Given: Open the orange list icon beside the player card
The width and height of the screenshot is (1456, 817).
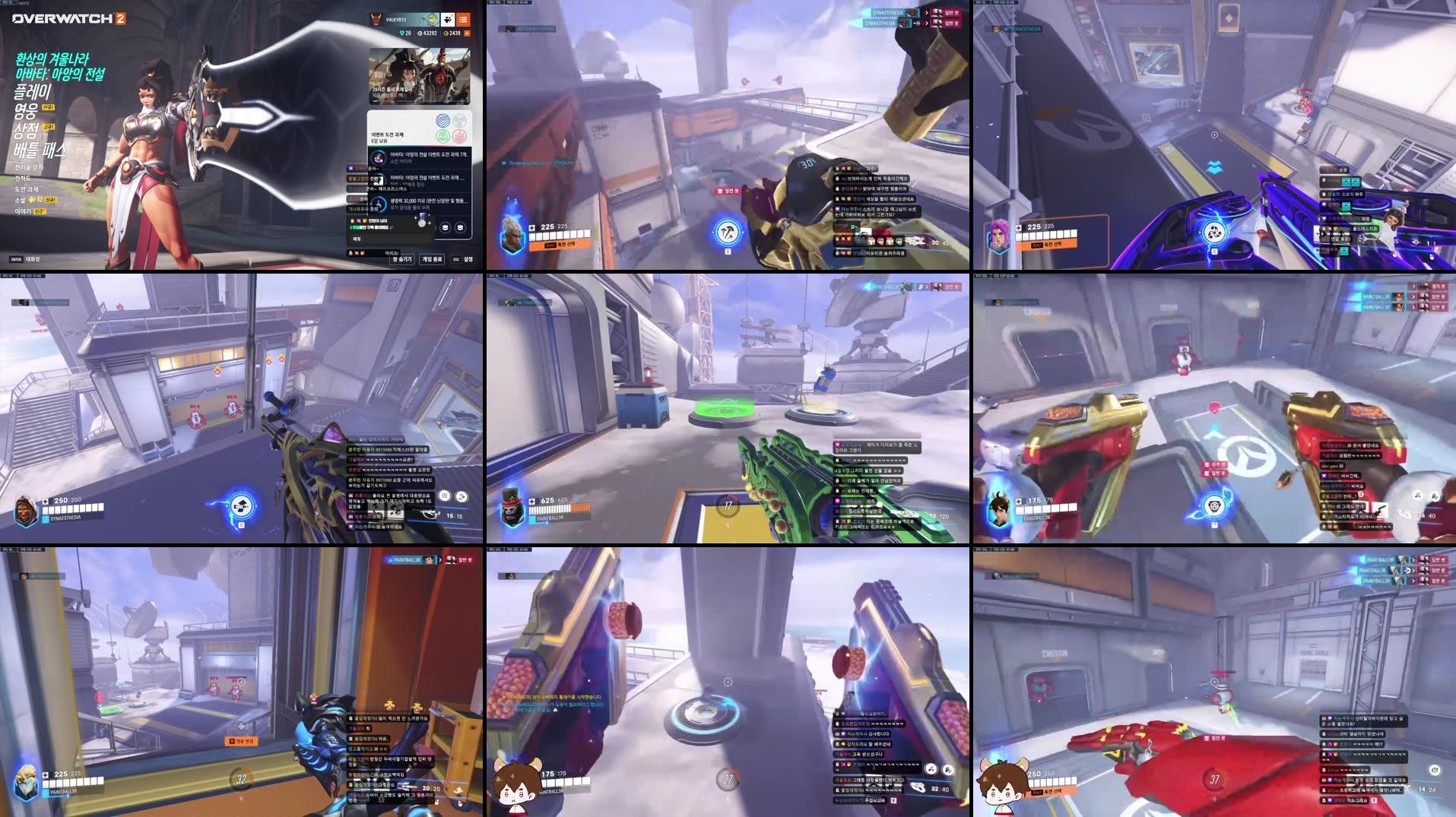Looking at the screenshot, I should click(465, 21).
